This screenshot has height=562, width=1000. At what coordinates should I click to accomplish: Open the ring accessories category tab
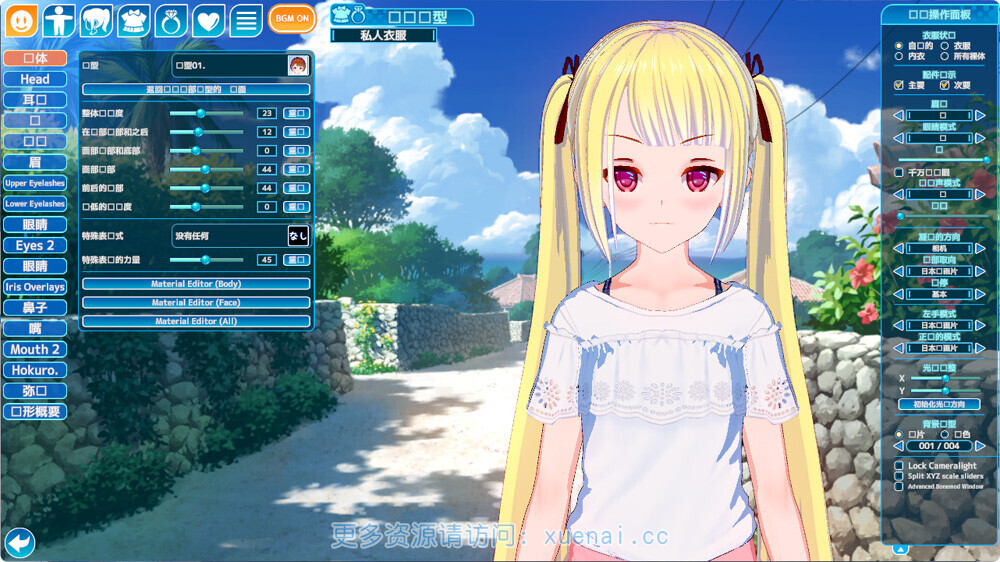tap(171, 20)
